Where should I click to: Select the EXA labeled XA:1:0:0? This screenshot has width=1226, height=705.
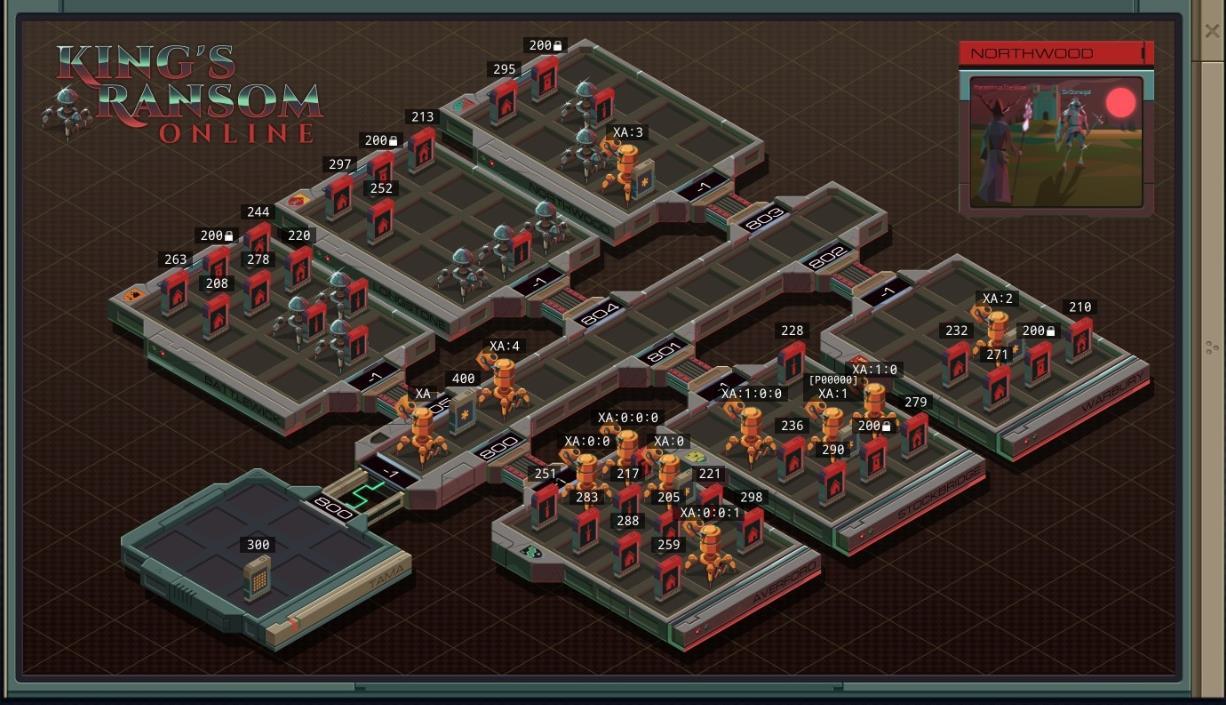pyautogui.click(x=750, y=430)
